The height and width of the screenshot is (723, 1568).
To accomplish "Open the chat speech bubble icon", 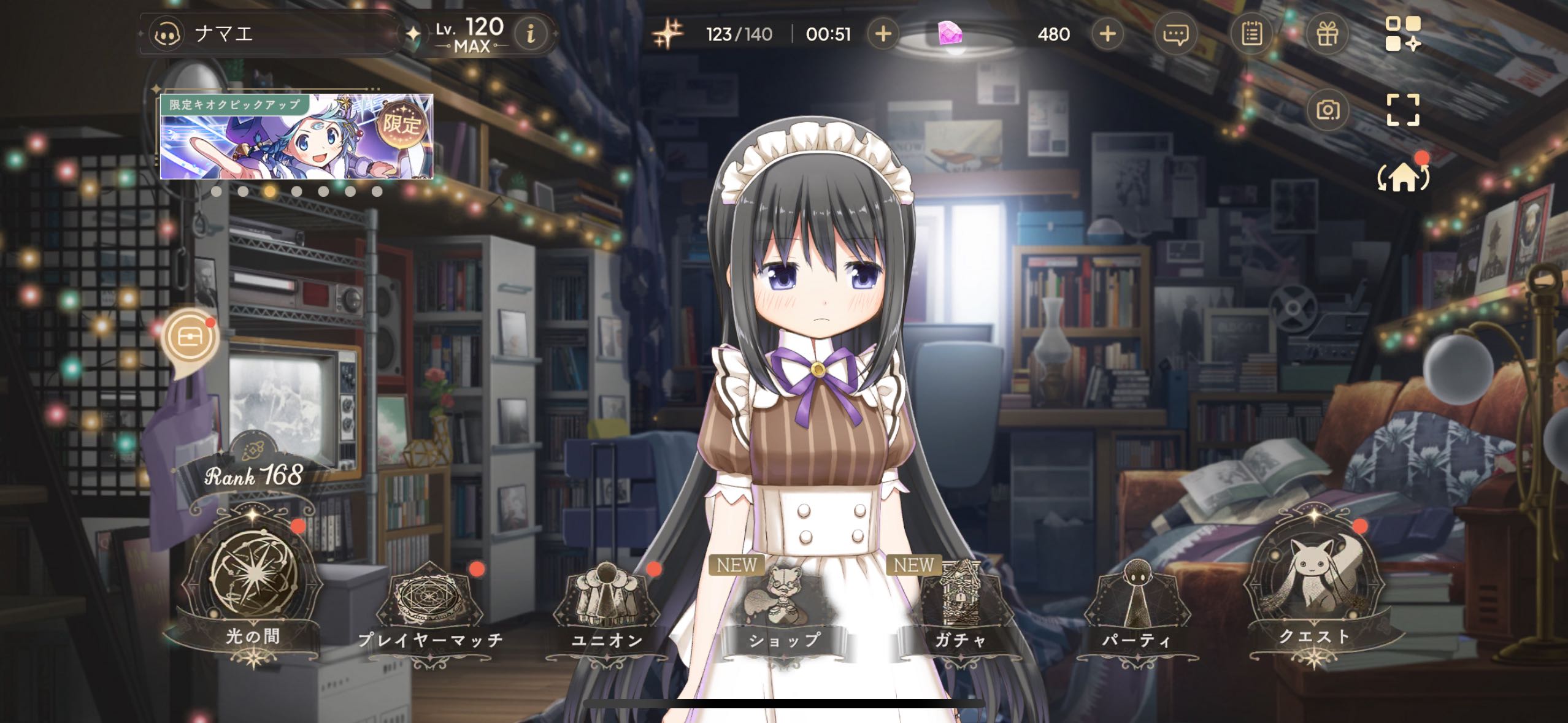I will click(x=1175, y=34).
